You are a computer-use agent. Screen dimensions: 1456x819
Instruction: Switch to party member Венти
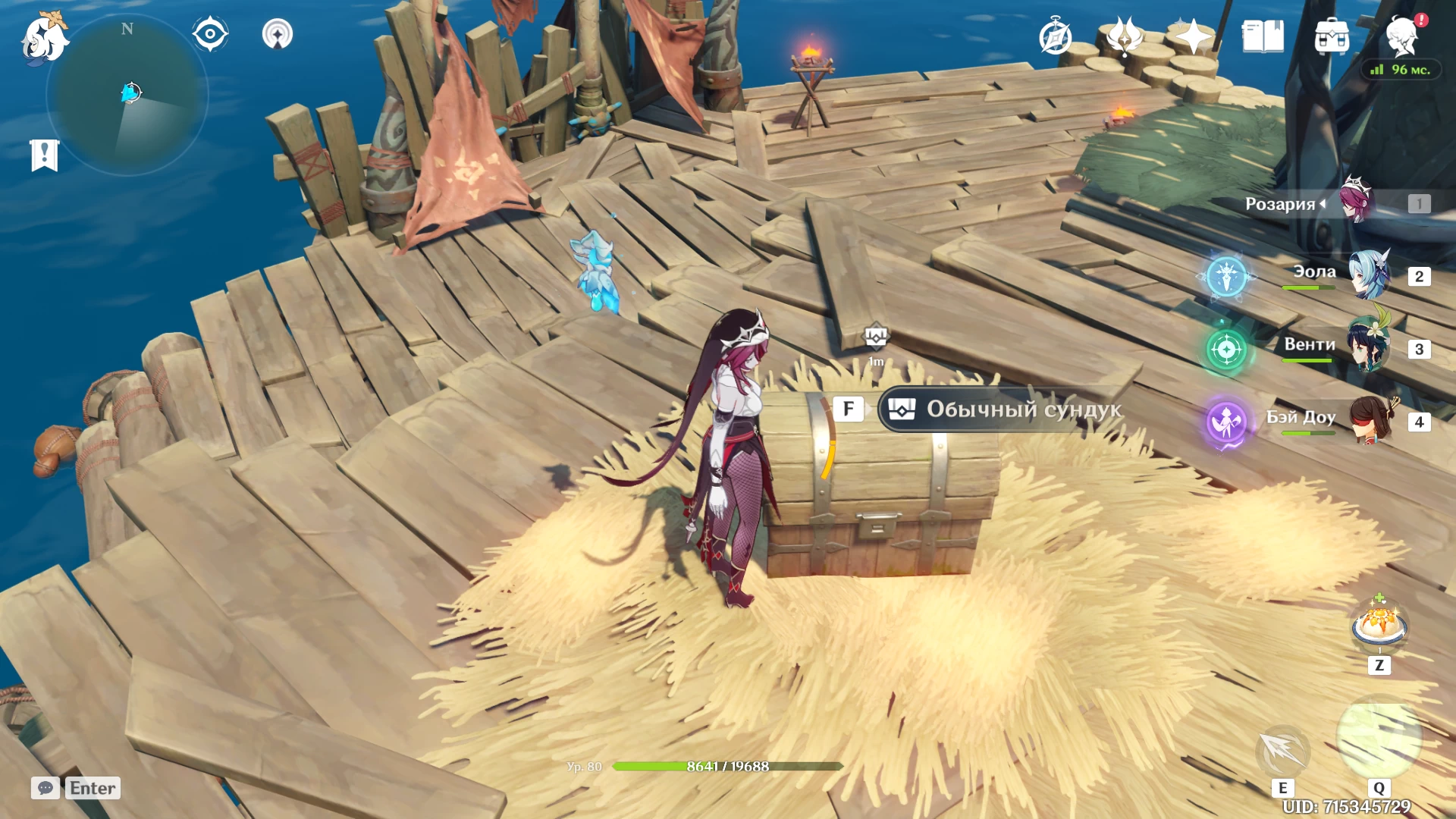coord(1368,347)
